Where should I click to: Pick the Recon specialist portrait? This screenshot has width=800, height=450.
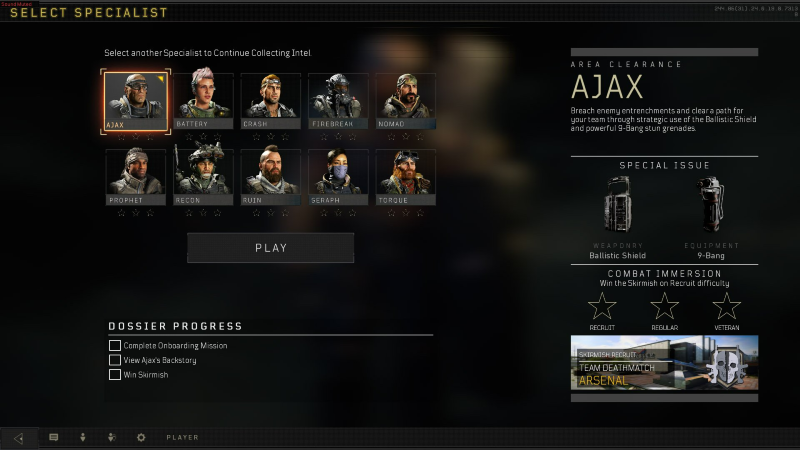point(203,177)
